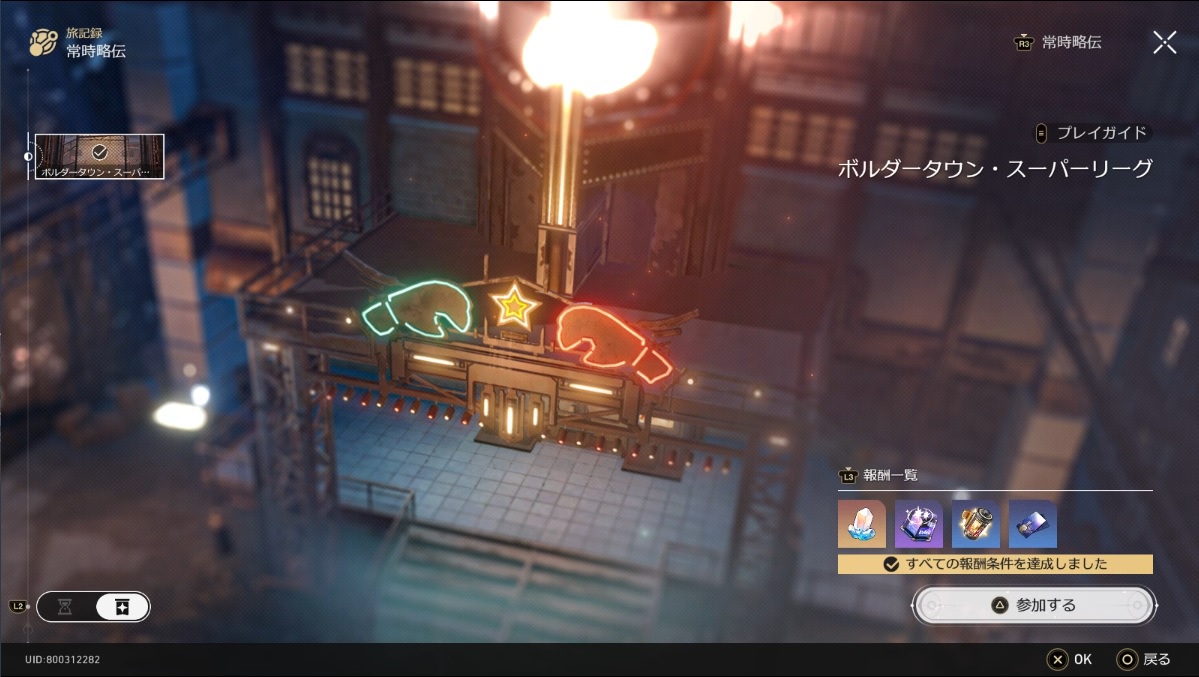View the purple book reward item
The height and width of the screenshot is (677, 1199).
918,525
